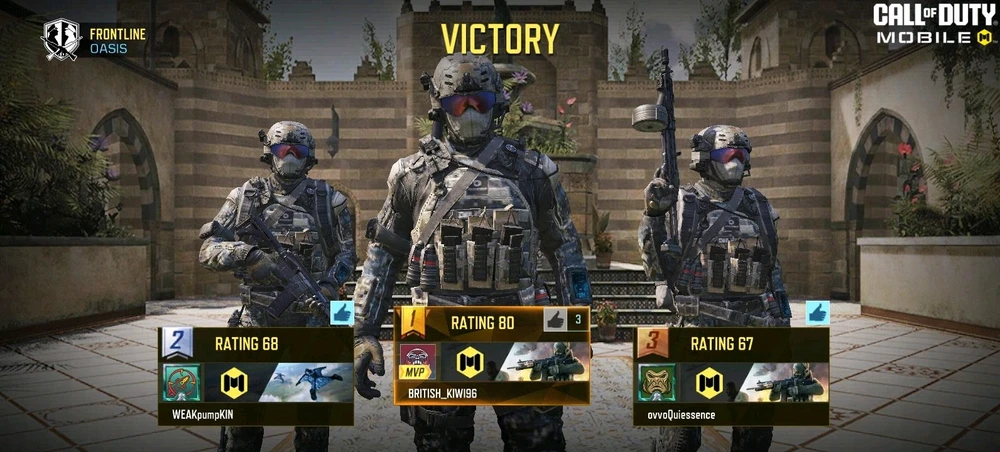View BRITISH_KIWI96's MVP avatar
The width and height of the screenshot is (1000, 452).
click(419, 363)
